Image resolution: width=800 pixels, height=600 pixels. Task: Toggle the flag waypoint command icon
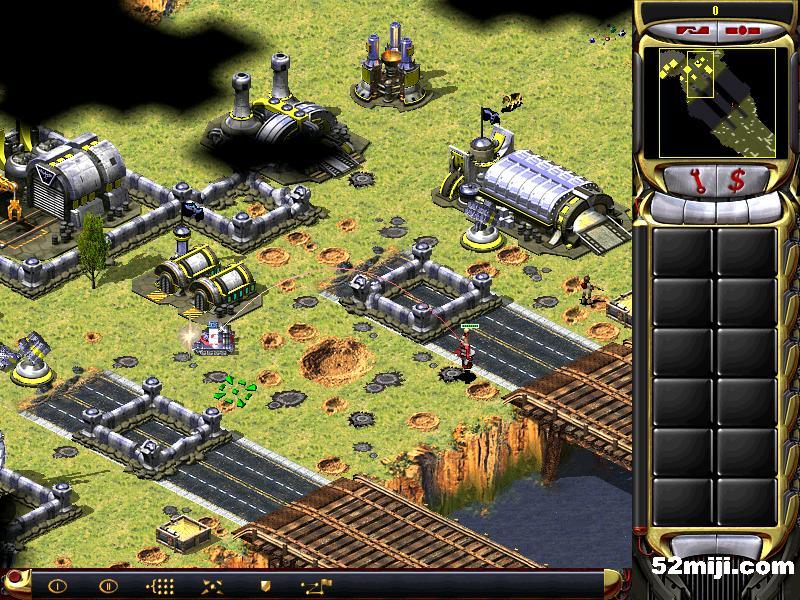pyautogui.click(x=314, y=586)
